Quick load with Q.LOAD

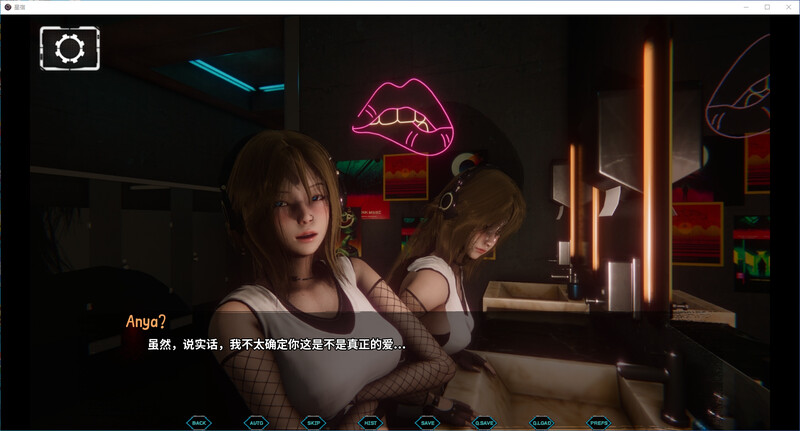click(541, 422)
